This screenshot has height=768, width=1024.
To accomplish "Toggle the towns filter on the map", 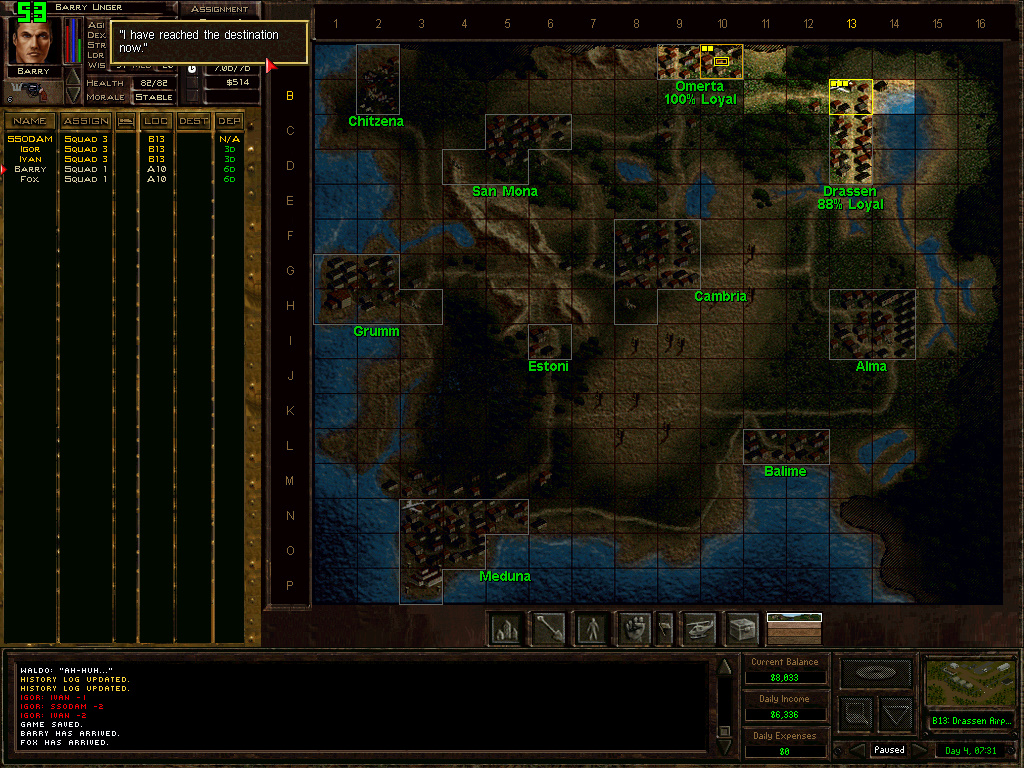I will pos(506,628).
